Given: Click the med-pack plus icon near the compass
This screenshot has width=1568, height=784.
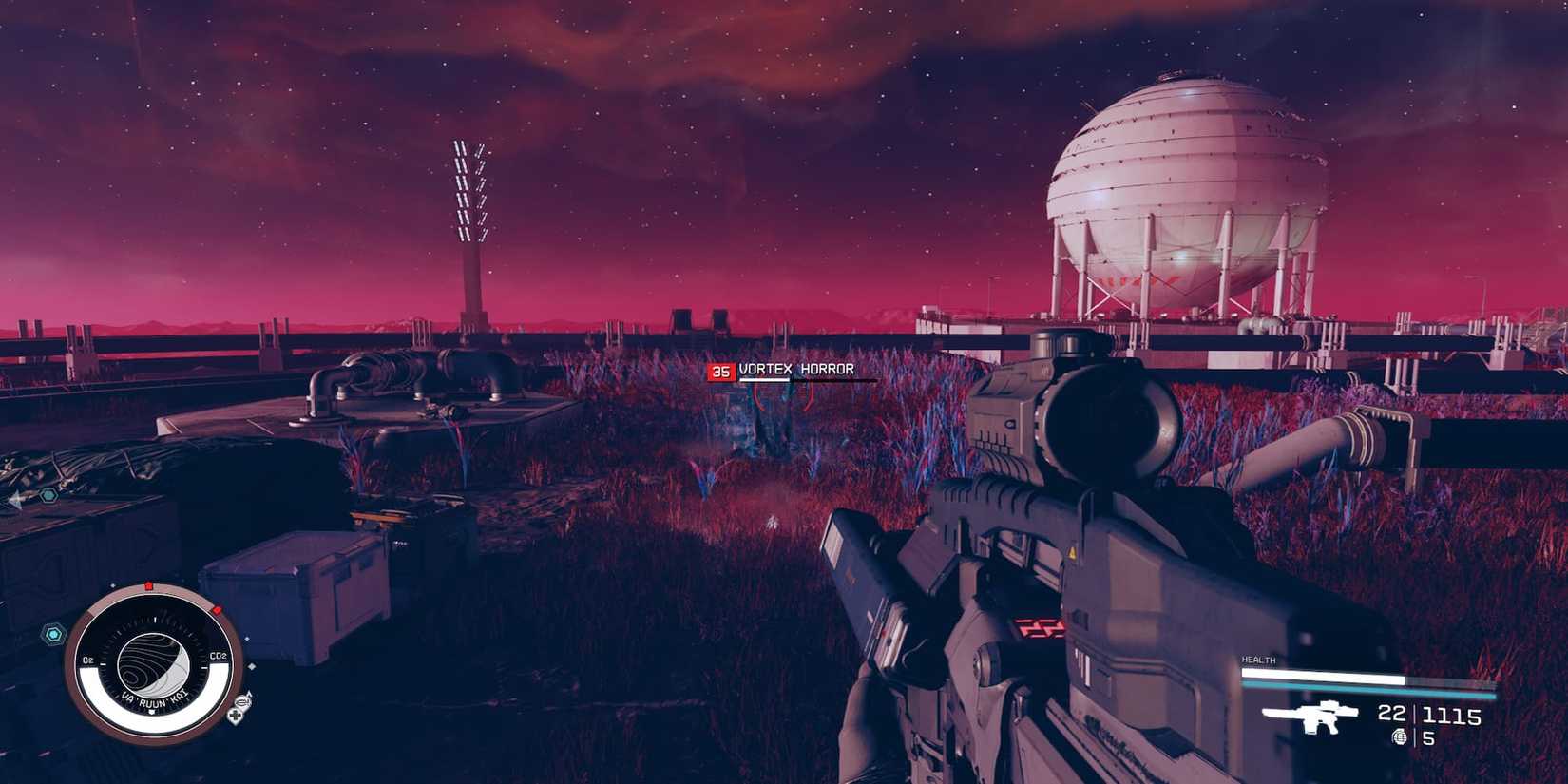Looking at the screenshot, I should pos(234,716).
